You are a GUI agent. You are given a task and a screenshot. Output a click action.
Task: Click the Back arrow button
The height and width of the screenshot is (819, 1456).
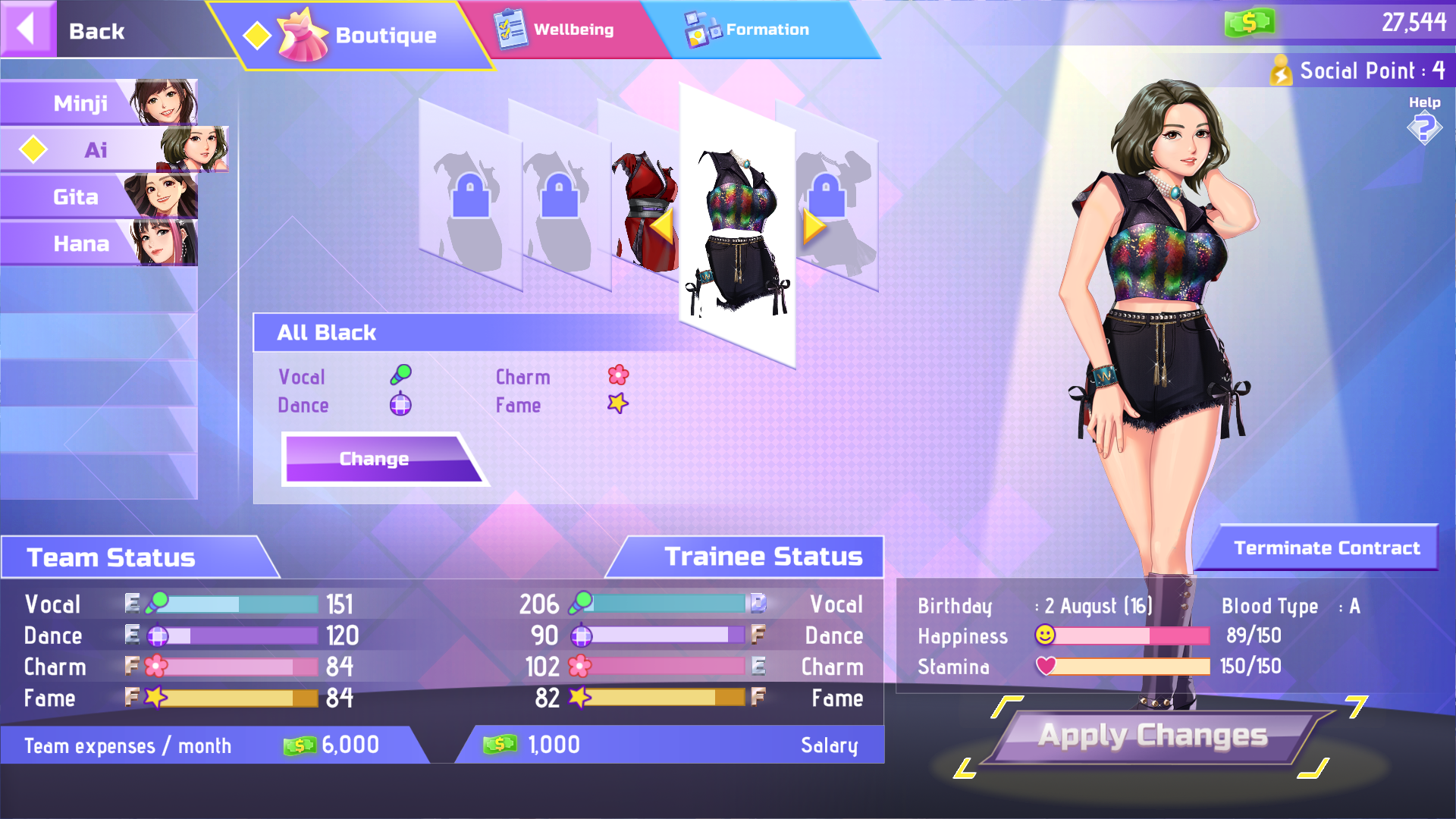[27, 29]
